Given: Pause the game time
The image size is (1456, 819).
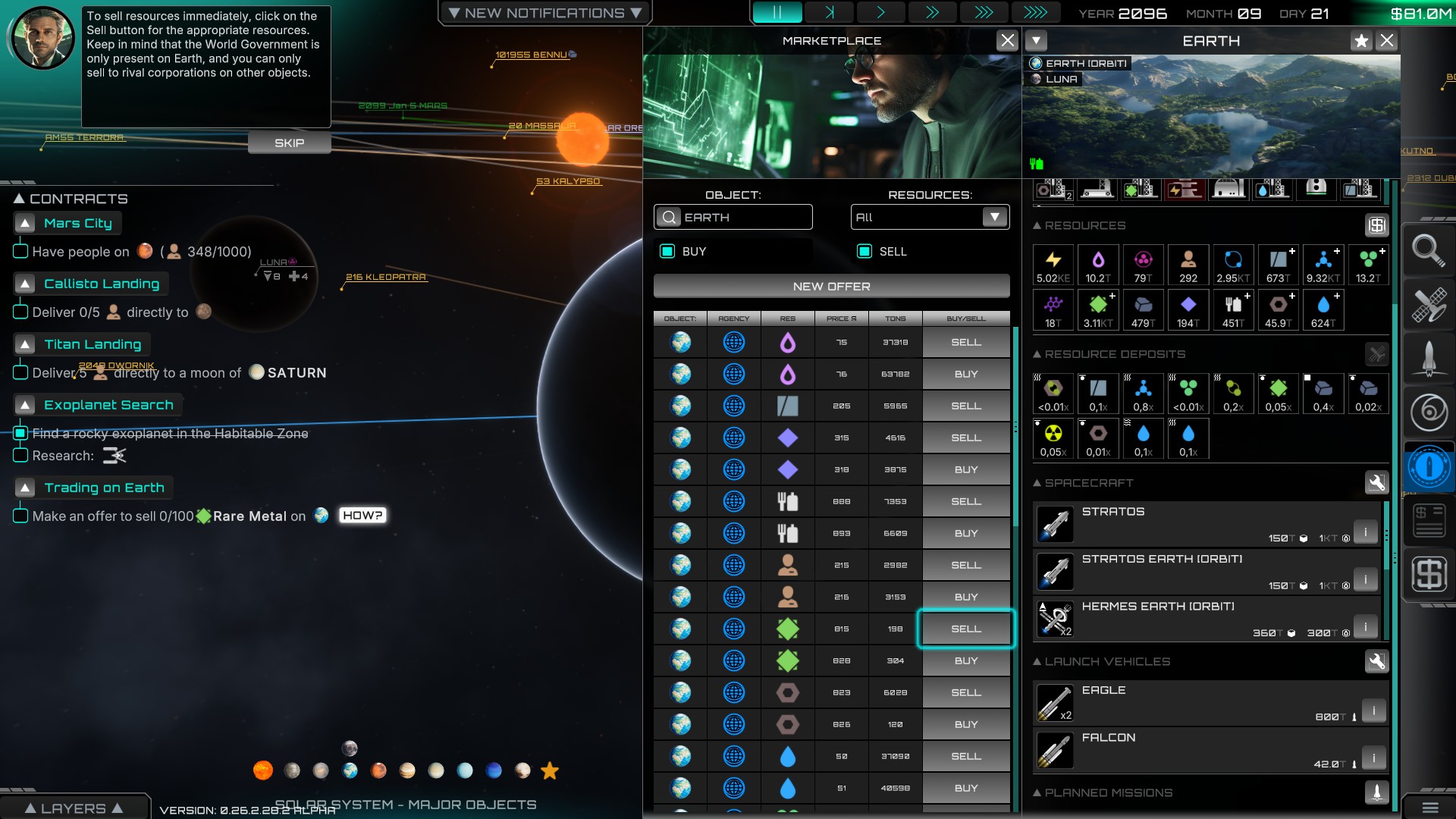Looking at the screenshot, I should pyautogui.click(x=777, y=13).
